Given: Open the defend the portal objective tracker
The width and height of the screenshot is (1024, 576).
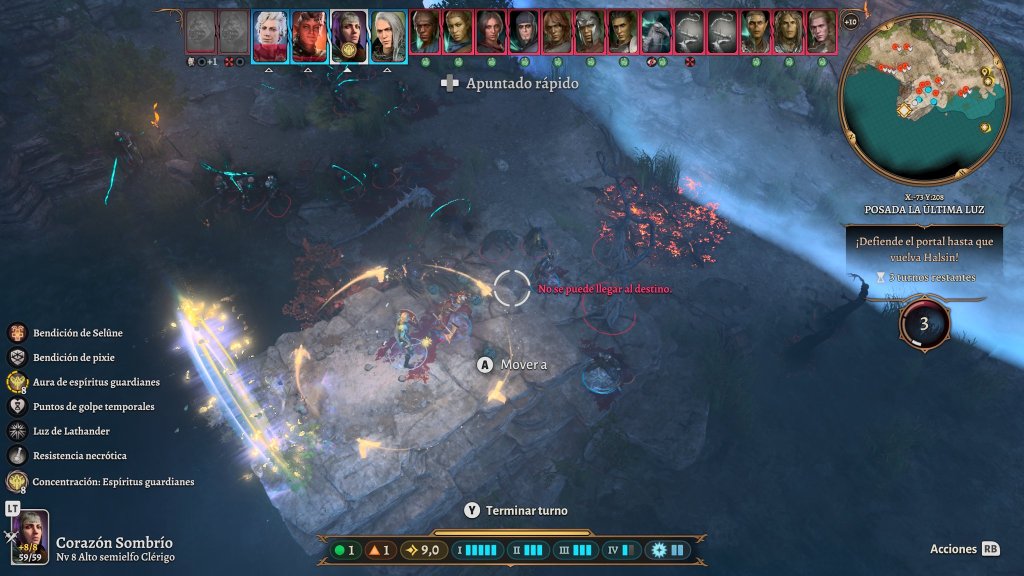Looking at the screenshot, I should click(x=923, y=258).
